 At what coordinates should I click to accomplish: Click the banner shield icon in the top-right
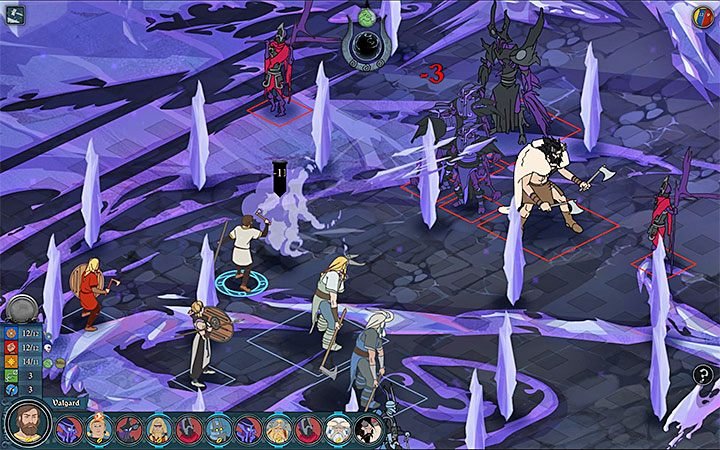[x=702, y=17]
